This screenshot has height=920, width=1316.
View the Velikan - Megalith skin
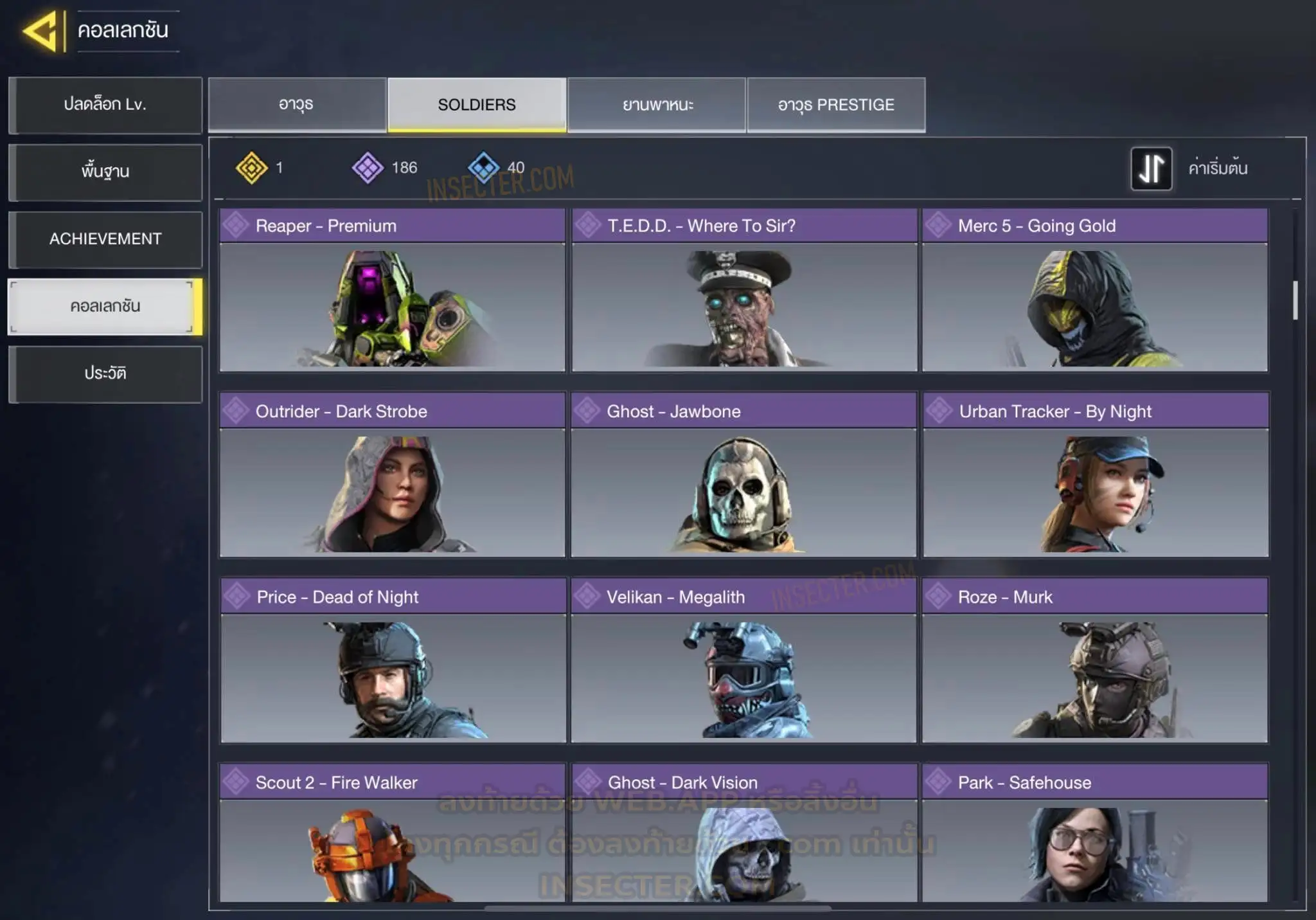point(744,661)
